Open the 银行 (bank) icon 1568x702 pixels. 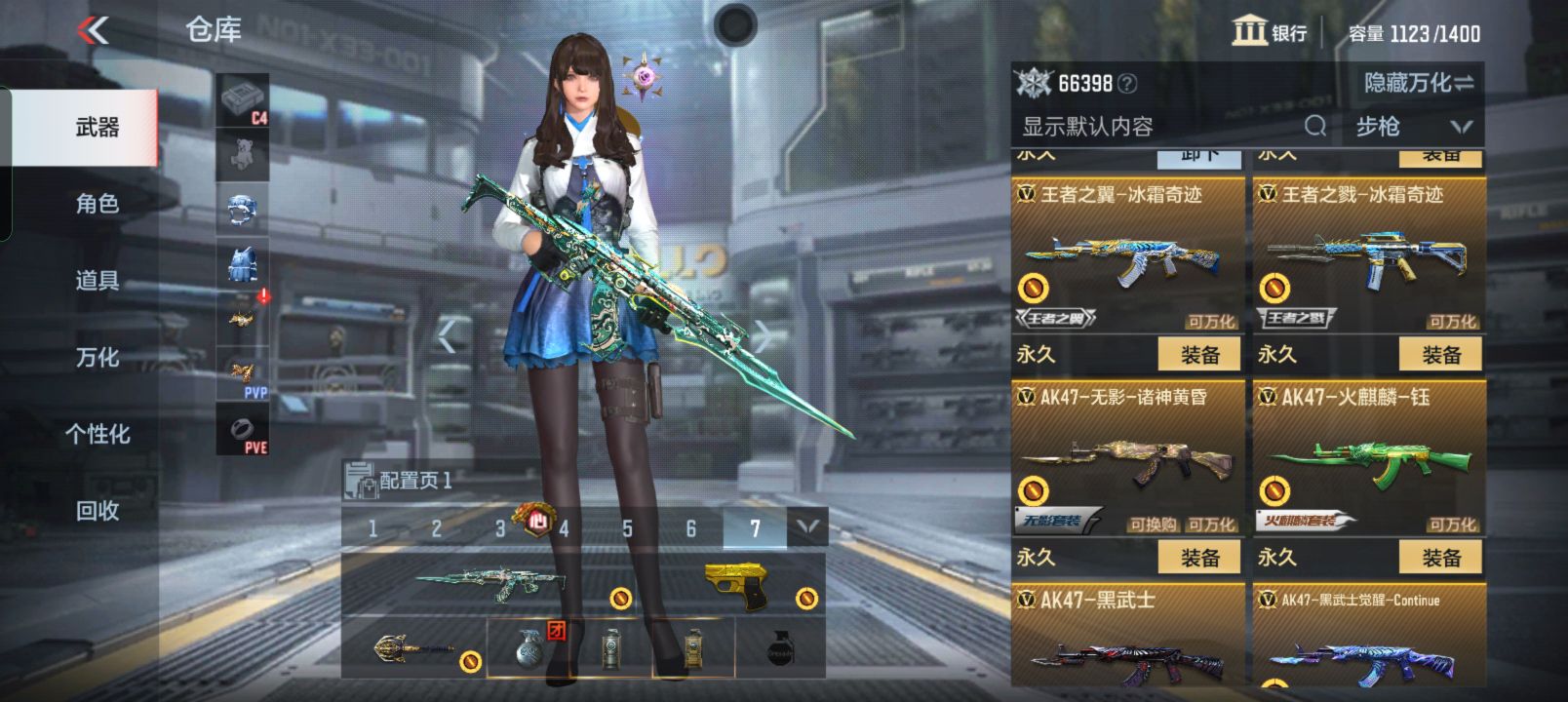click(x=1252, y=32)
